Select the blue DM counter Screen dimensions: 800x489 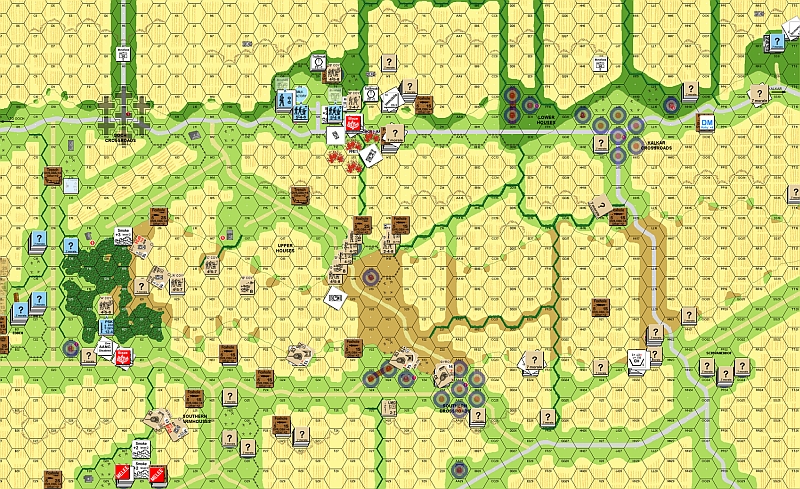(x=707, y=123)
